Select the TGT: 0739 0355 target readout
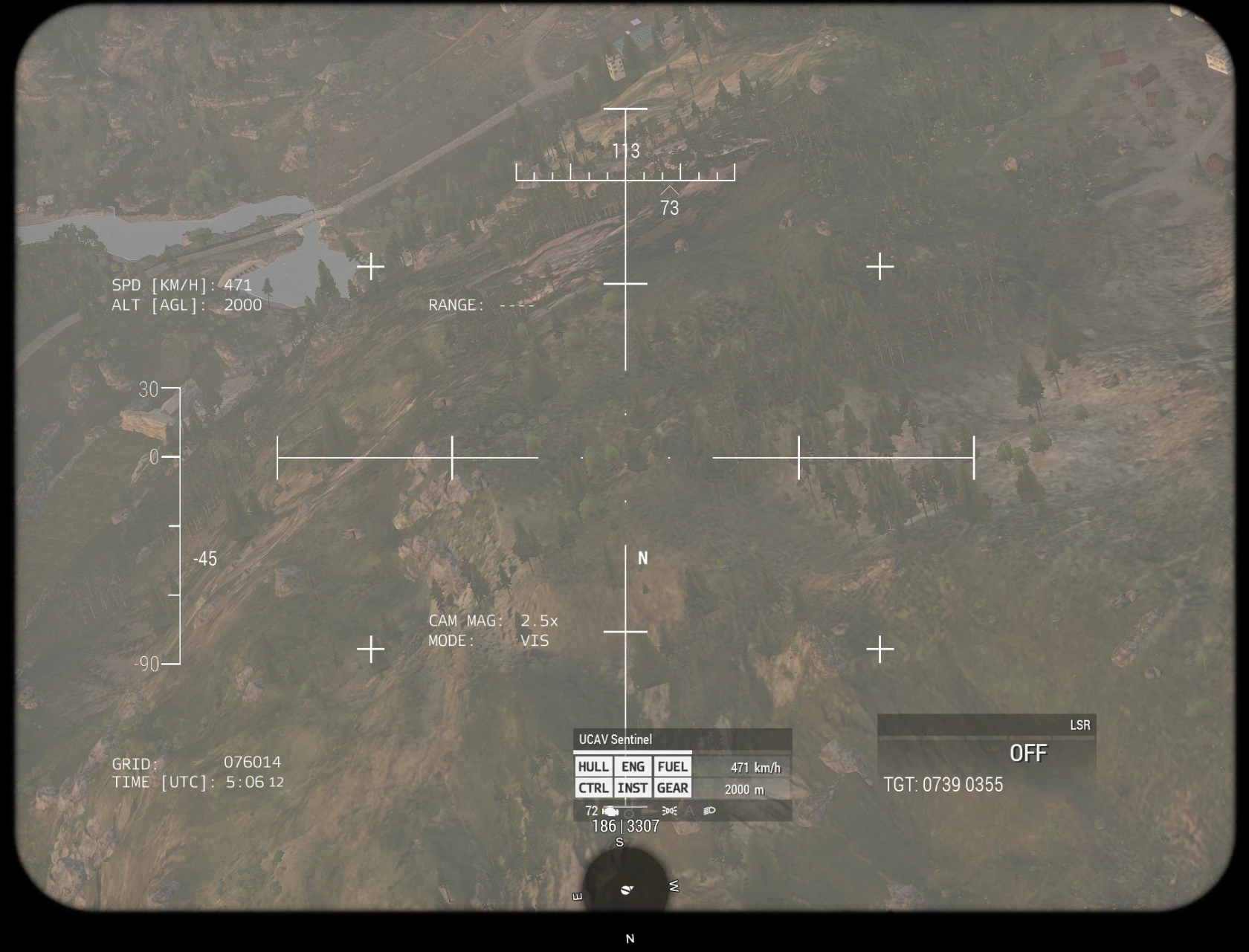 click(943, 785)
